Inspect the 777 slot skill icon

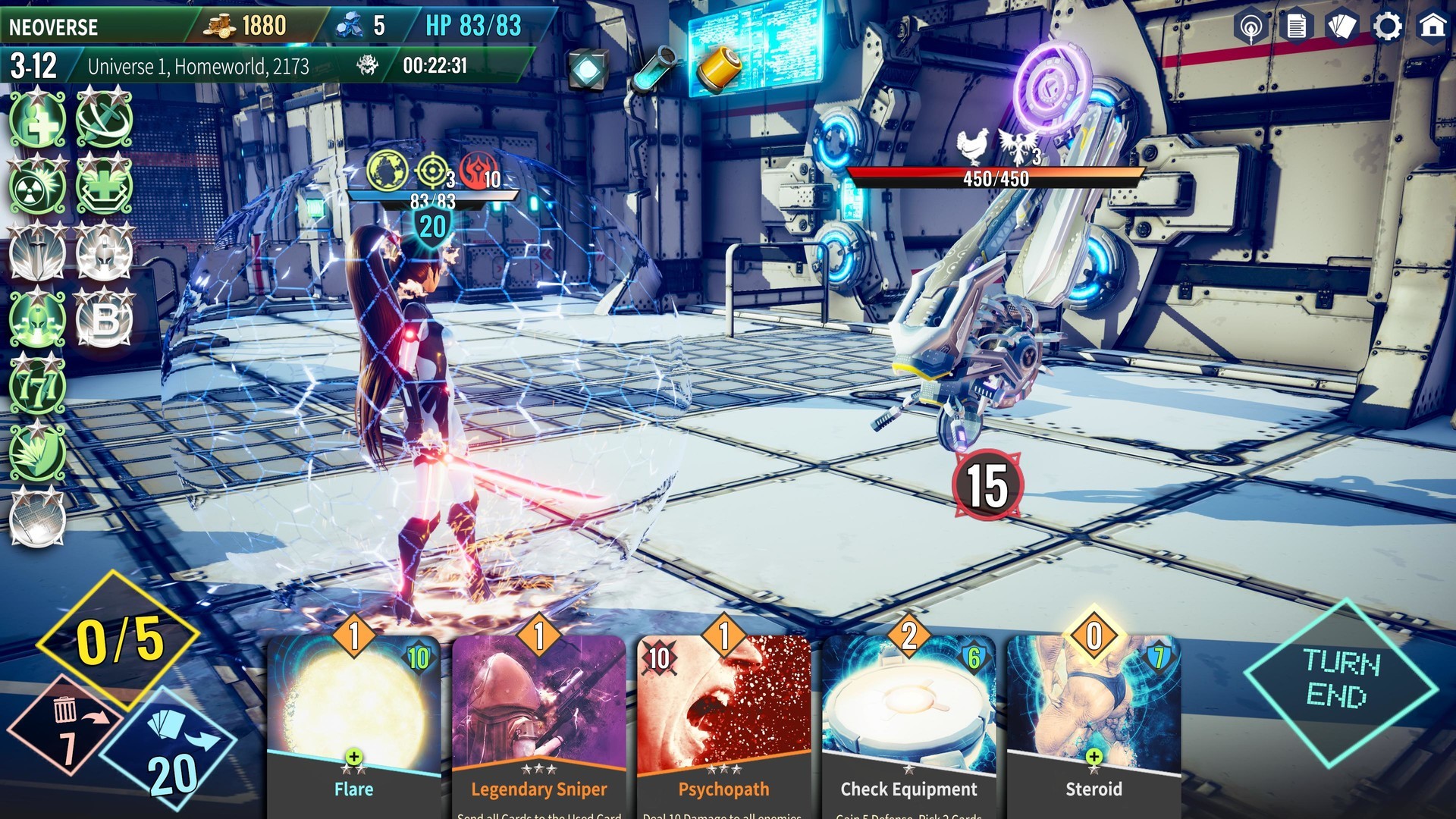point(38,387)
